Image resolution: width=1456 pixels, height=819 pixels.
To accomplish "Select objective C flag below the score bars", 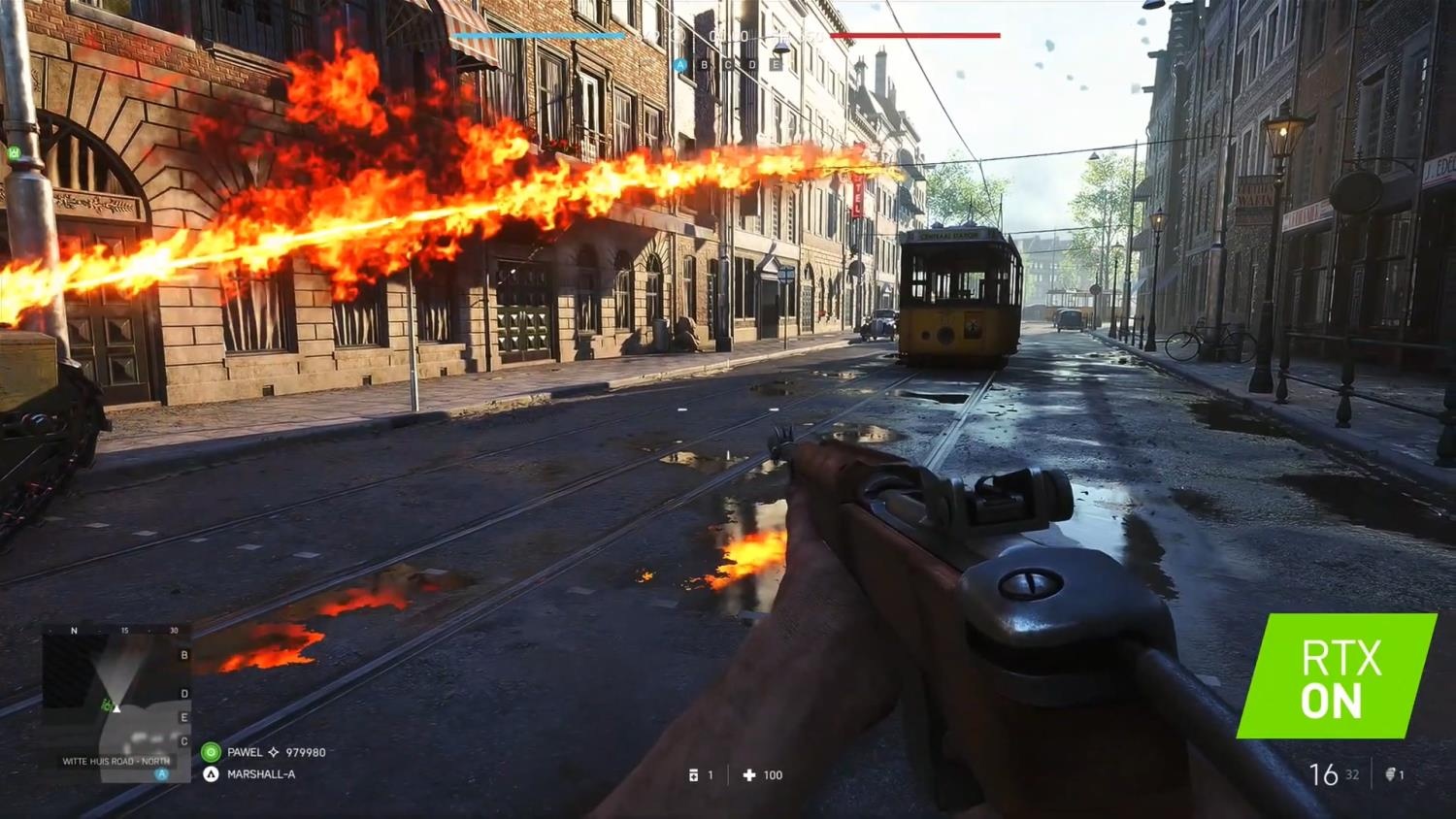I will coord(728,65).
